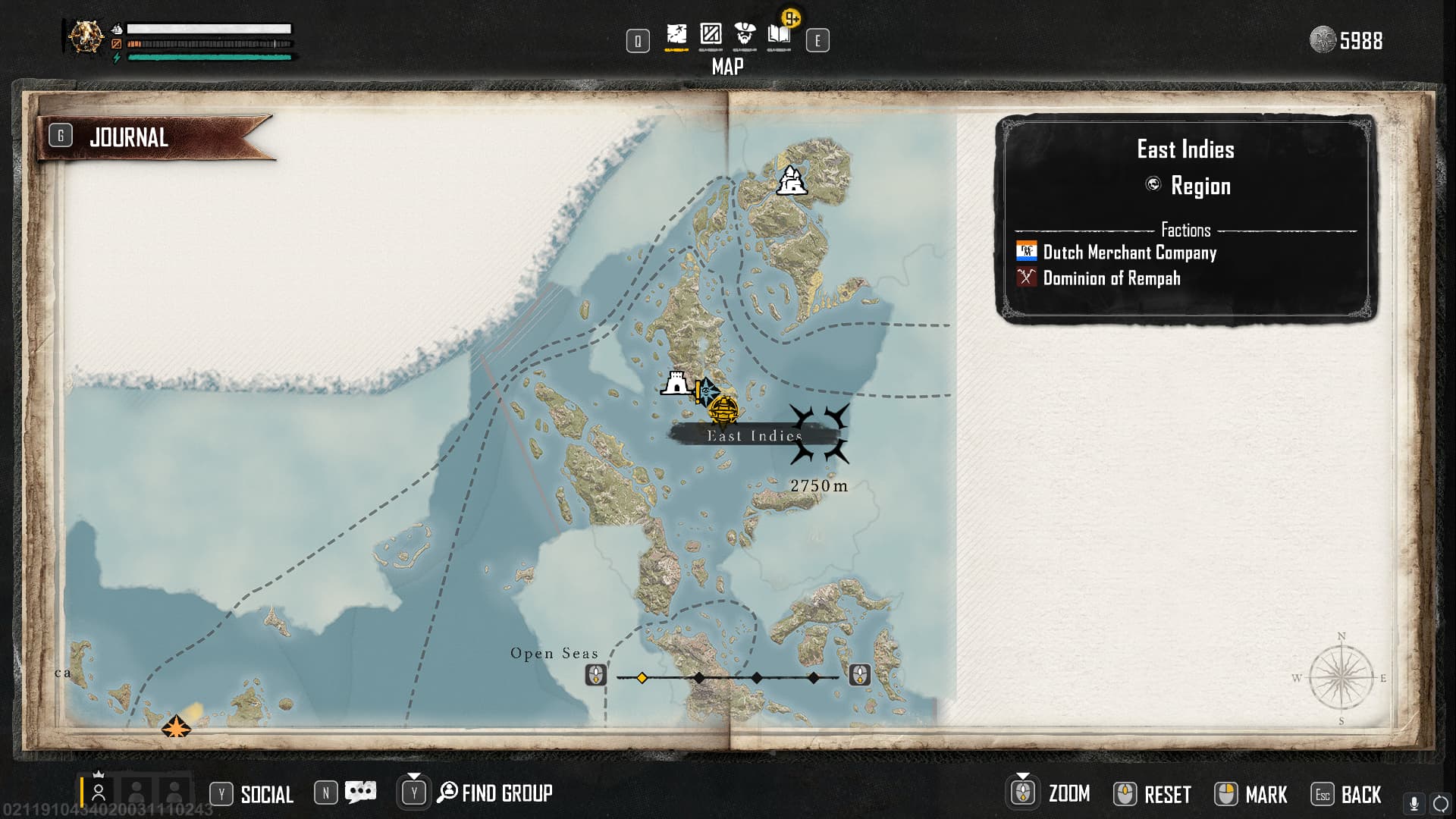The width and height of the screenshot is (1456, 819).
Task: Select your crowned player group slot
Action: [x=99, y=792]
